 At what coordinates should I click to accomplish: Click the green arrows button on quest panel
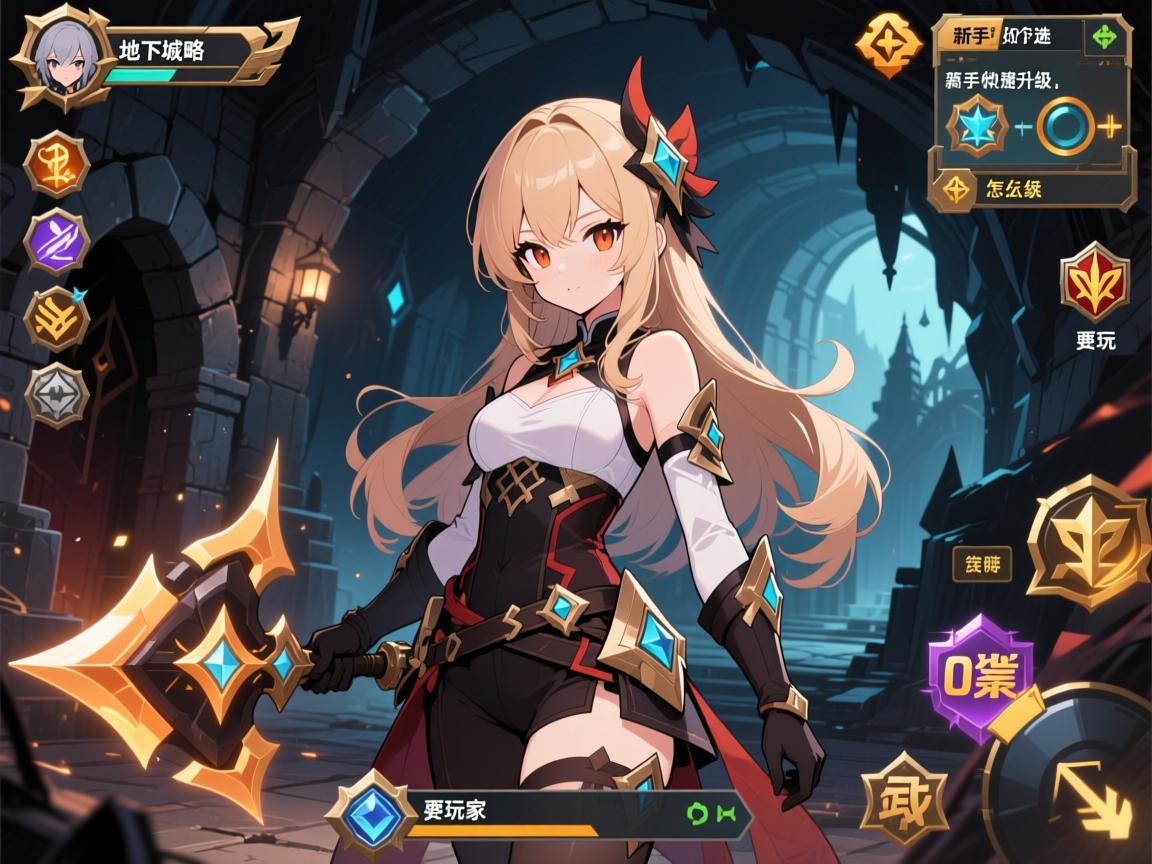coord(1104,37)
